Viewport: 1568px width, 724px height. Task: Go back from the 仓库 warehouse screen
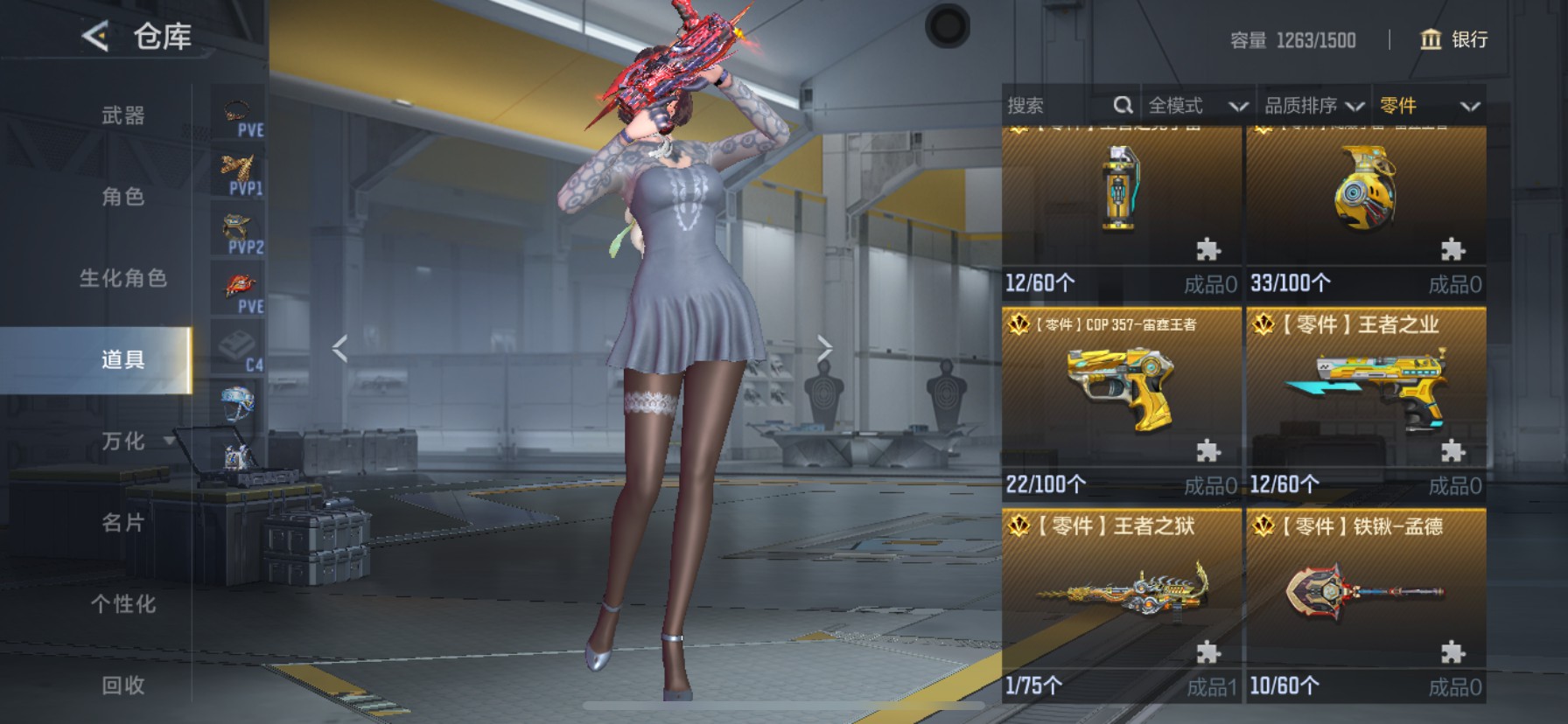pos(95,37)
